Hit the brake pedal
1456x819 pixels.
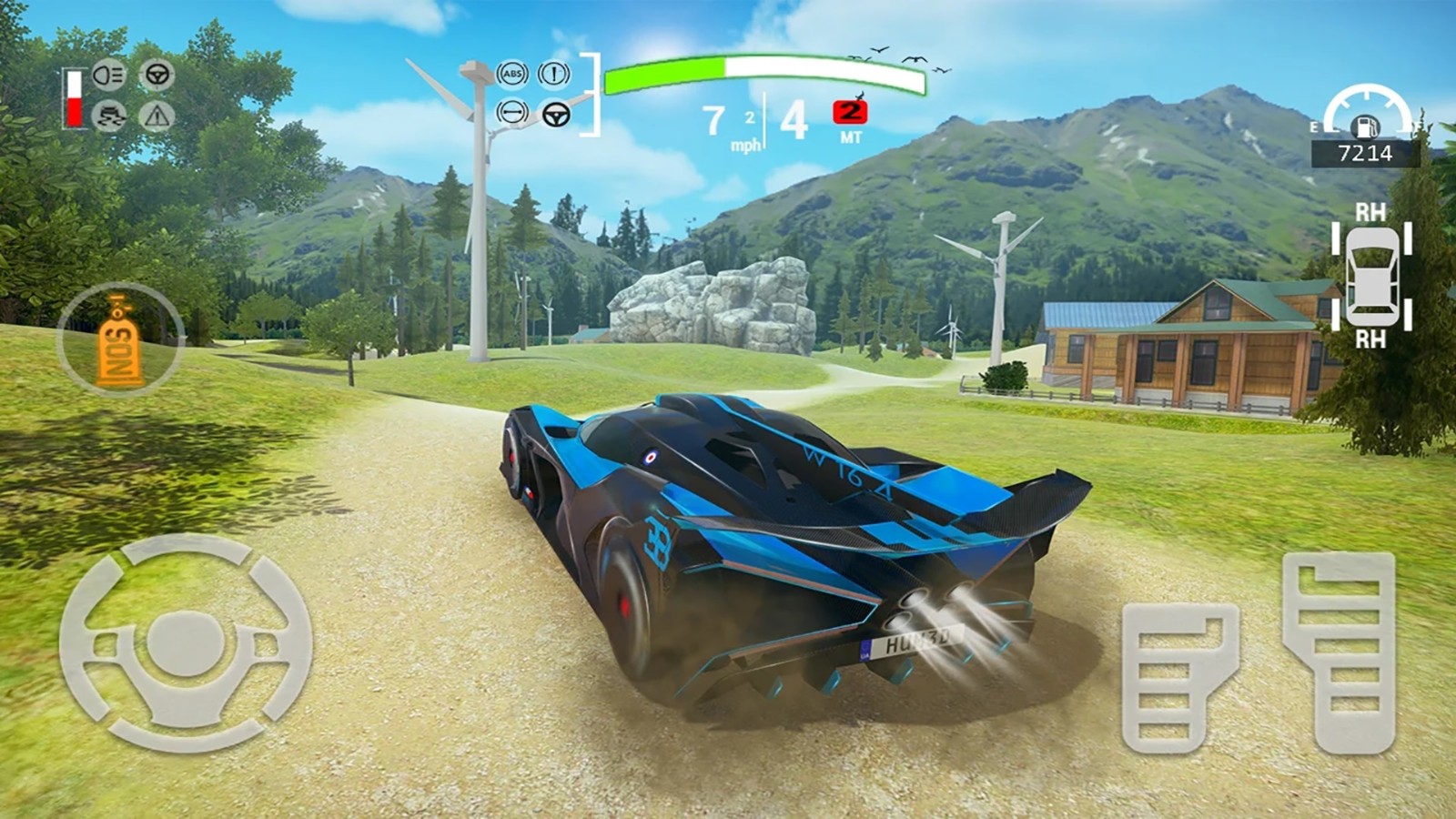[1179, 677]
